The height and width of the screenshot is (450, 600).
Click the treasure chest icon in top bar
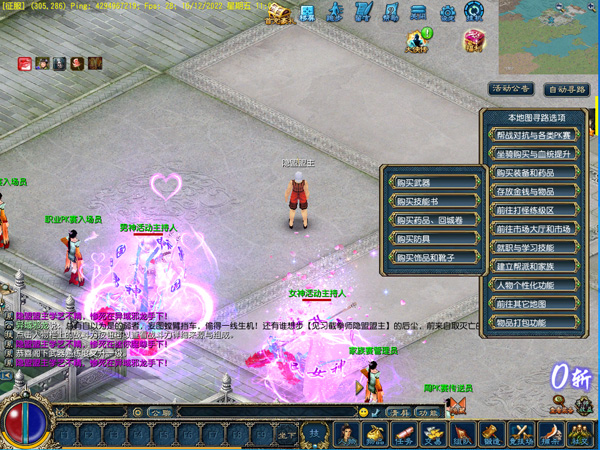278,13
